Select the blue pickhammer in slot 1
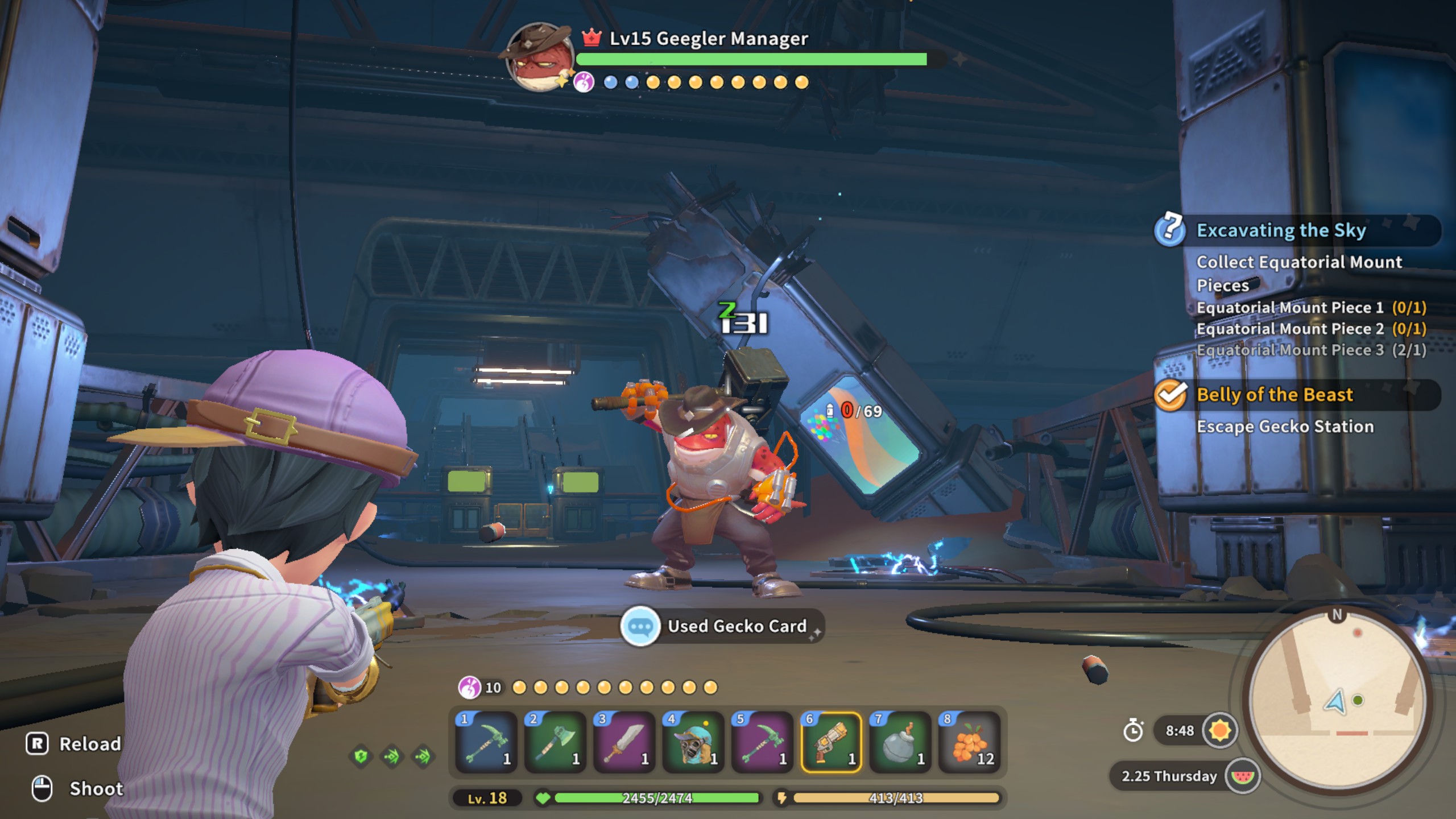The width and height of the screenshot is (1456, 819). point(486,742)
